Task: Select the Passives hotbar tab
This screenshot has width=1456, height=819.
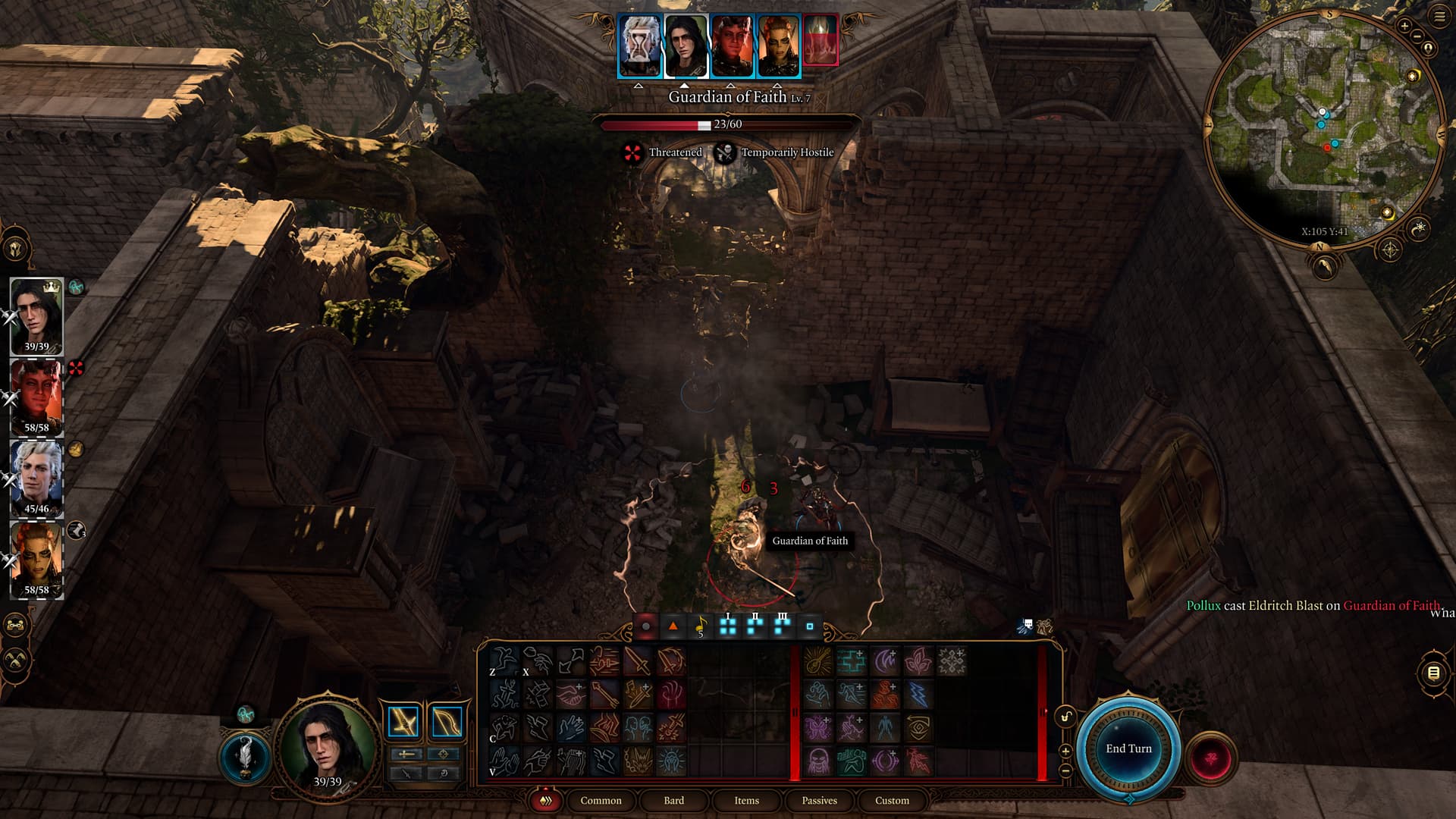Action: pyautogui.click(x=819, y=800)
